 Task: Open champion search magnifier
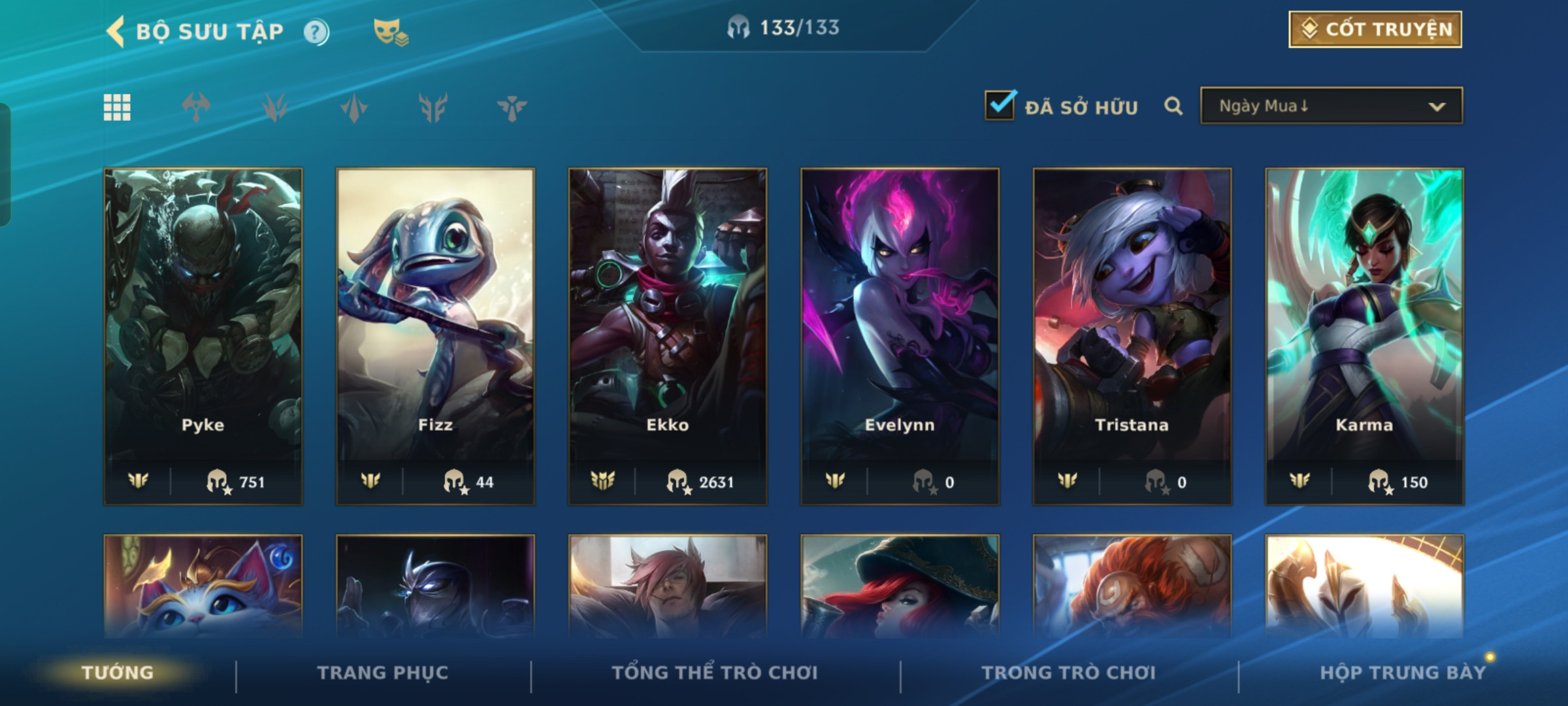1173,106
